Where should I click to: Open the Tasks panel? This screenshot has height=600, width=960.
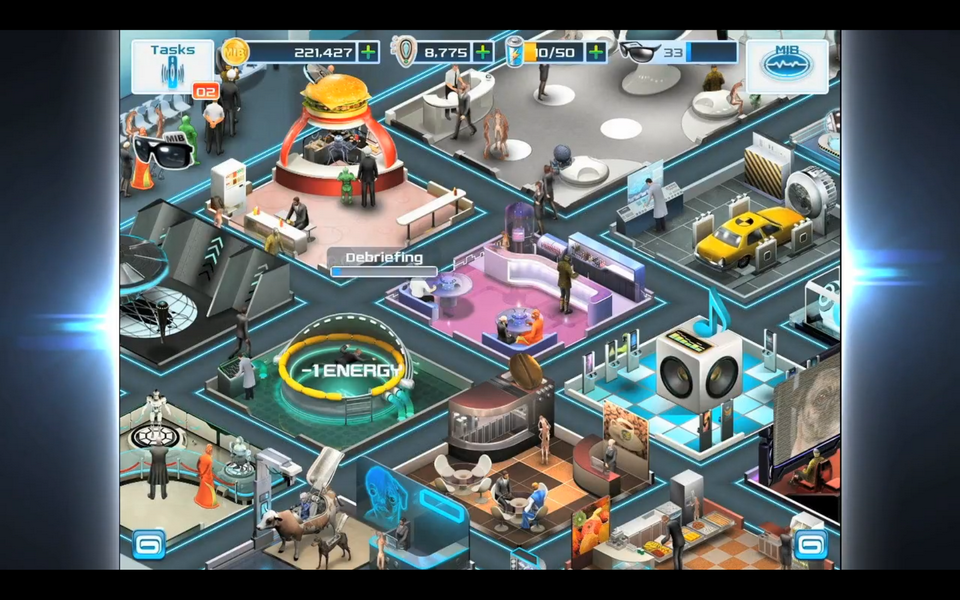pos(172,65)
